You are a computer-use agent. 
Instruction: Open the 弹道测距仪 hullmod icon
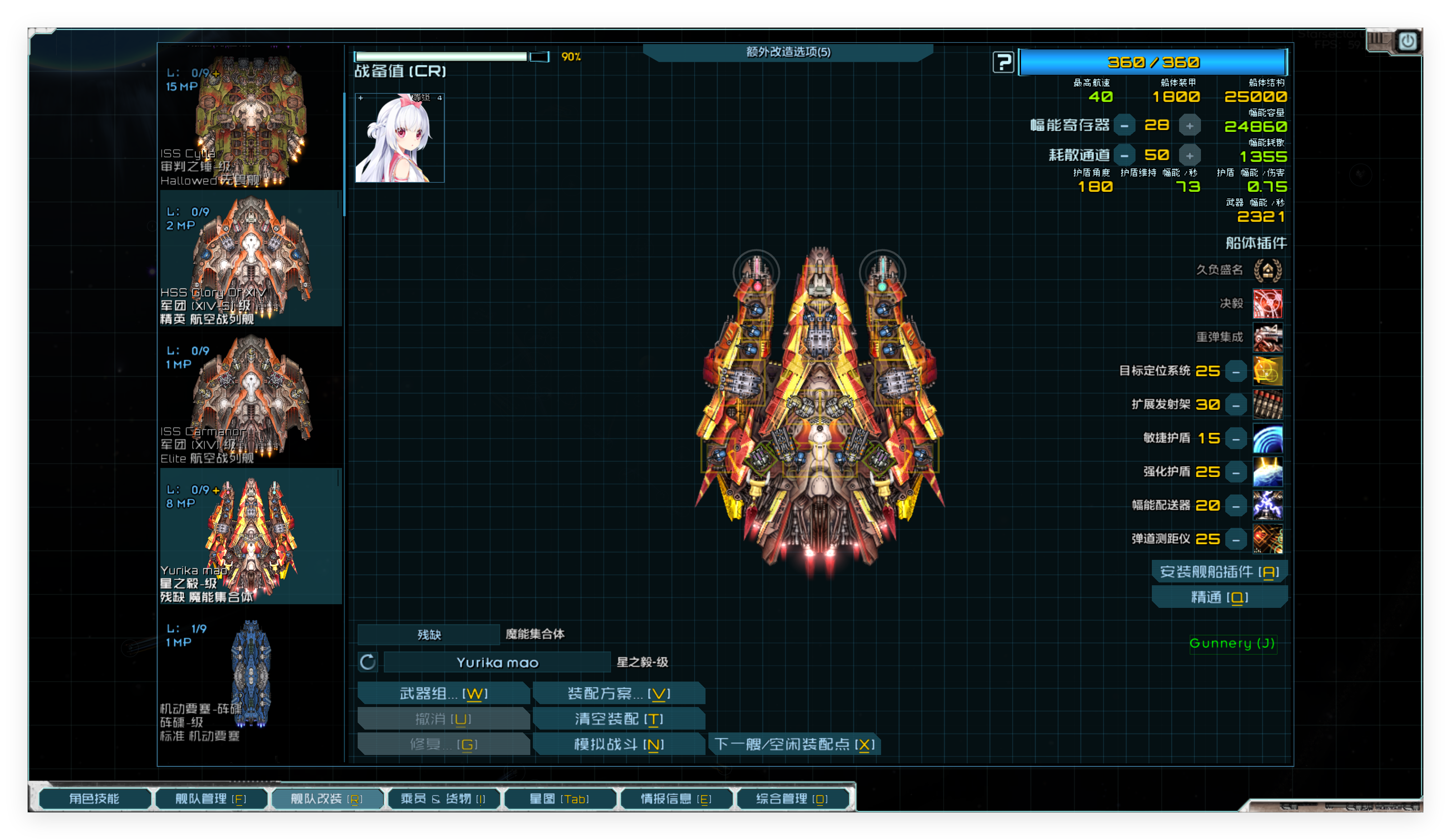1268,539
